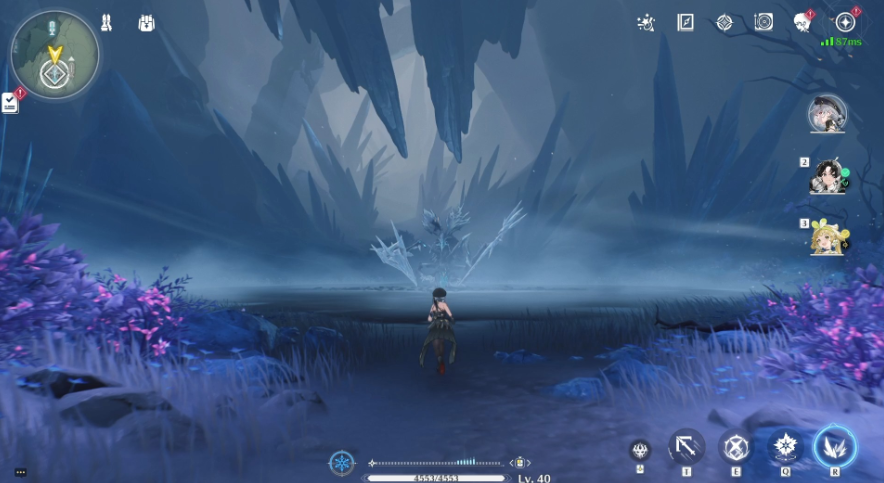Open the quest checklist icon below minimap
This screenshot has width=884, height=483.
coord(10,101)
